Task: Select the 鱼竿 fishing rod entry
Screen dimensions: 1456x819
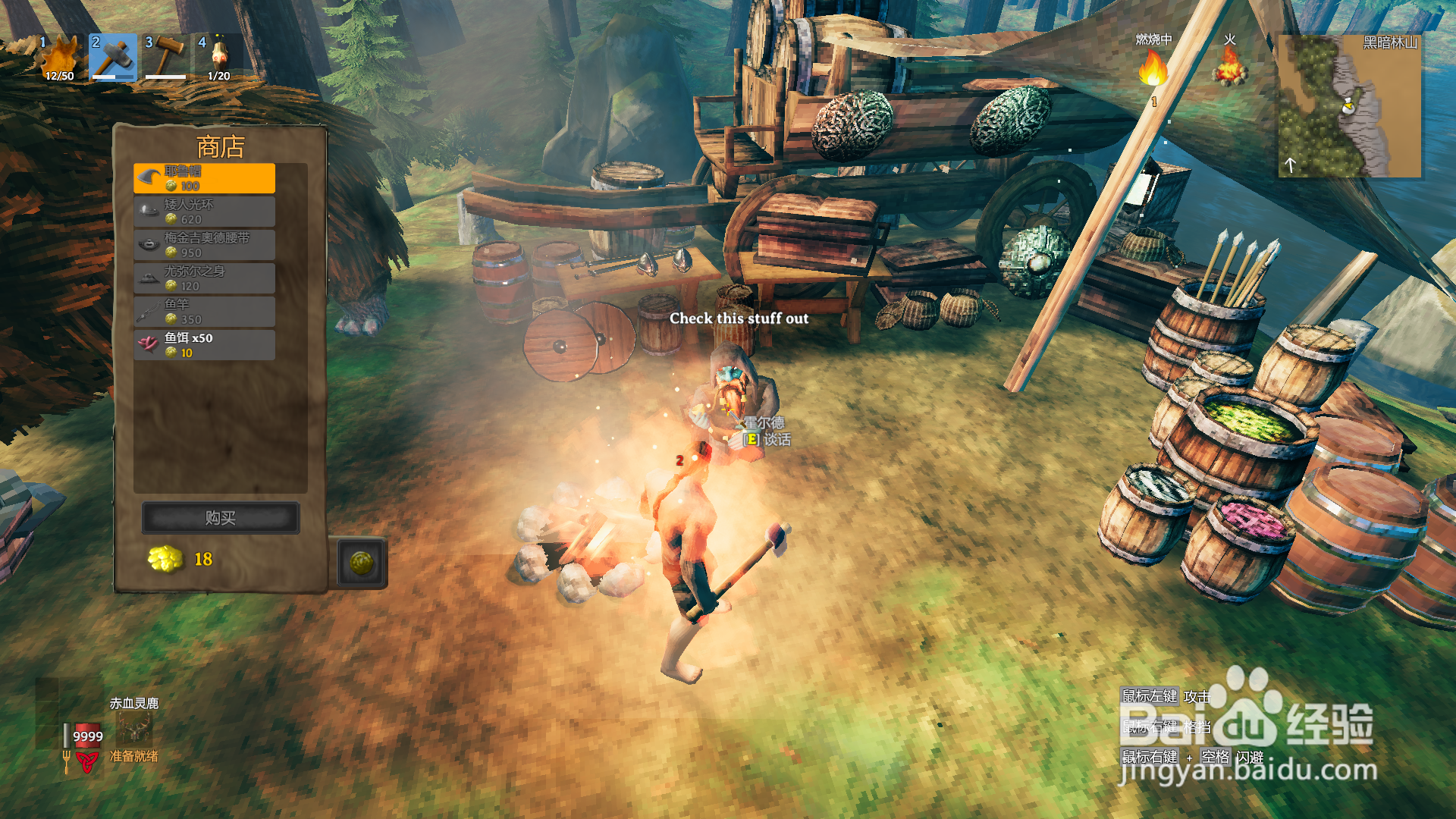Action: coord(204,312)
